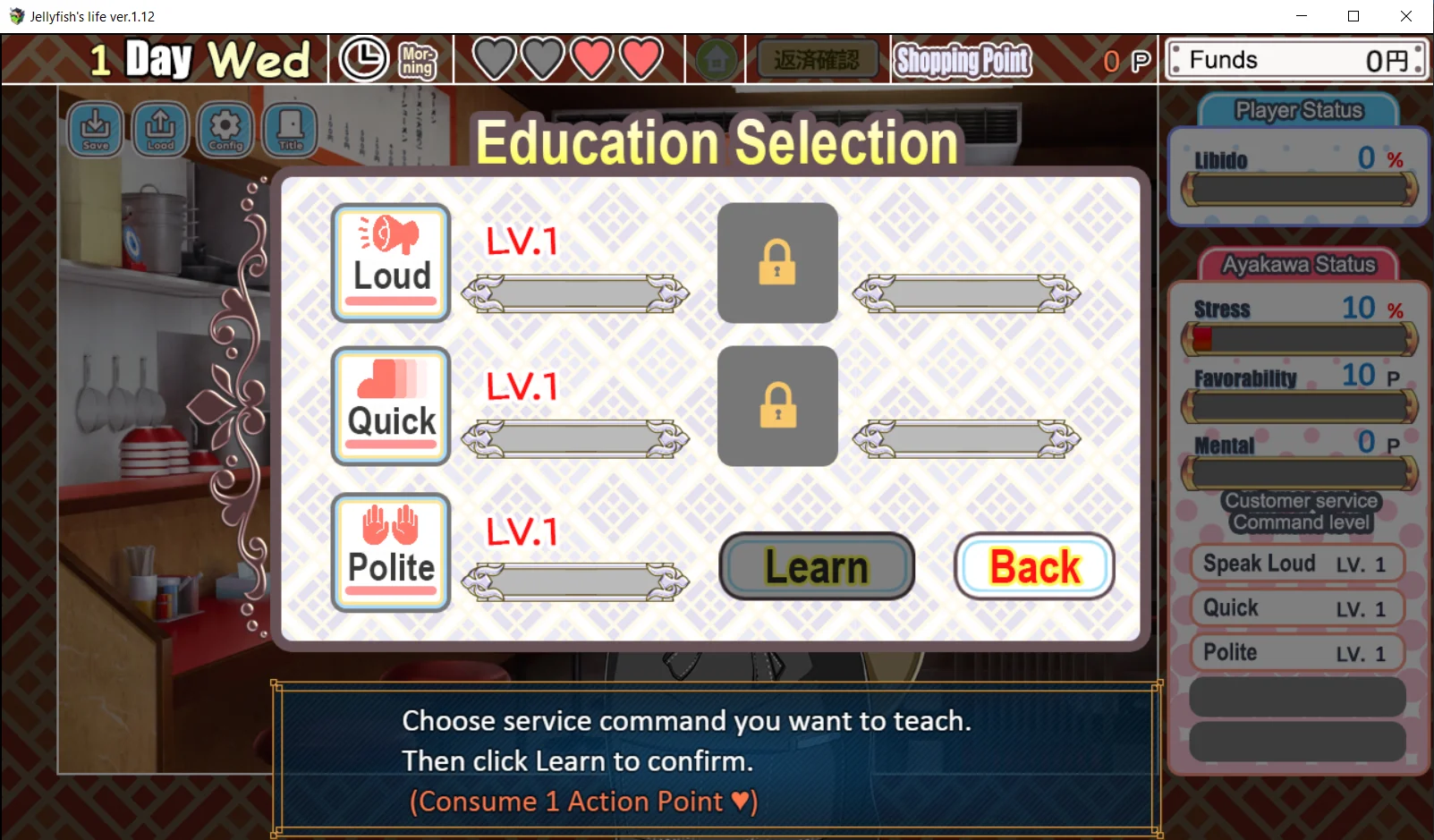
Task: Click the clock time icon
Action: point(363,60)
